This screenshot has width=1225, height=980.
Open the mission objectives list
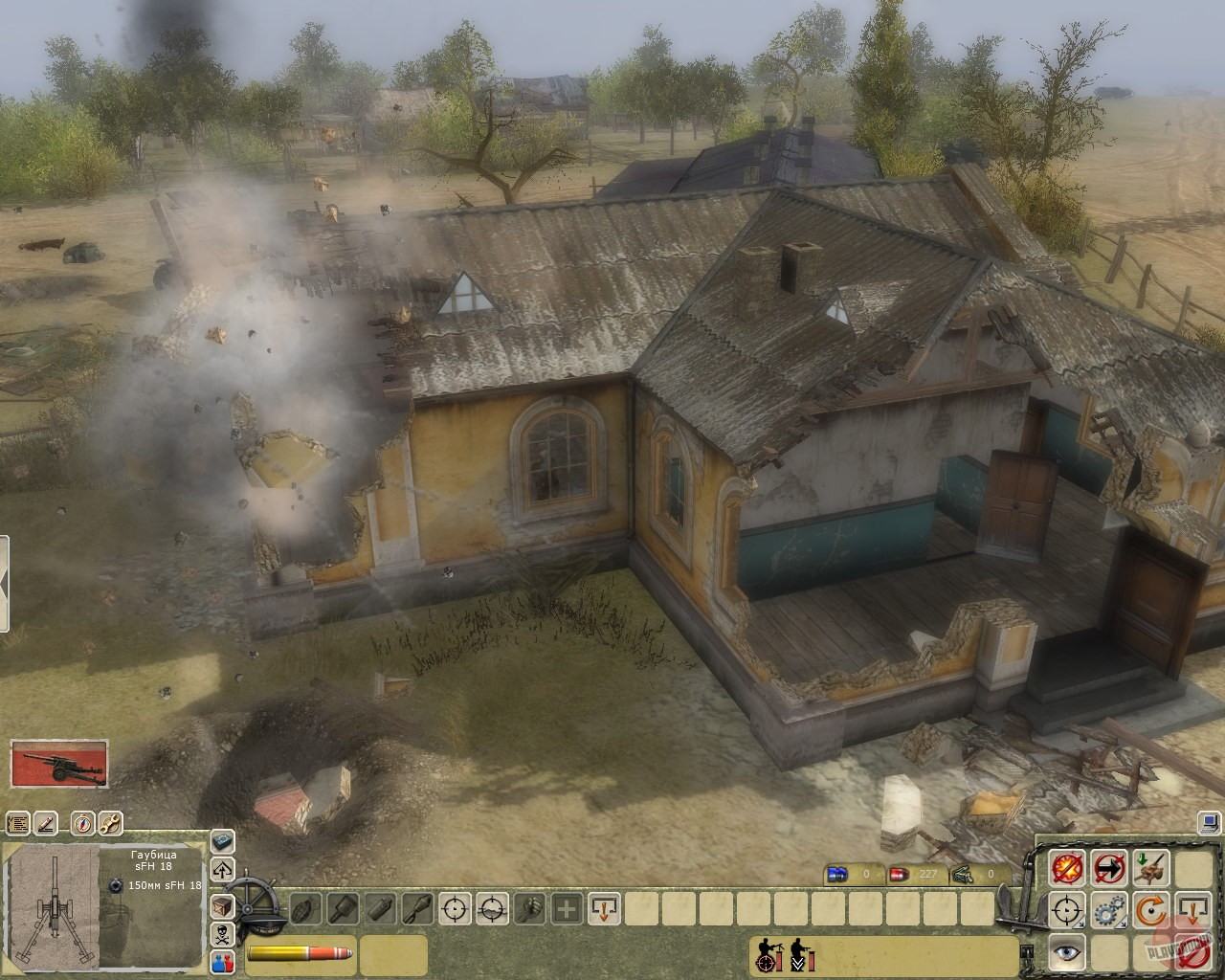click(17, 823)
